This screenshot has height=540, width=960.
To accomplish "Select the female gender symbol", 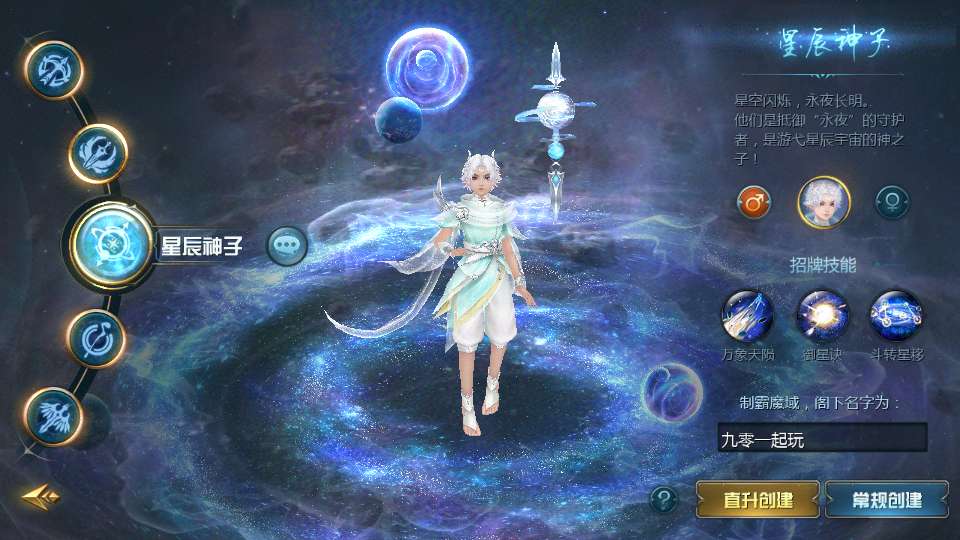I will [x=892, y=201].
